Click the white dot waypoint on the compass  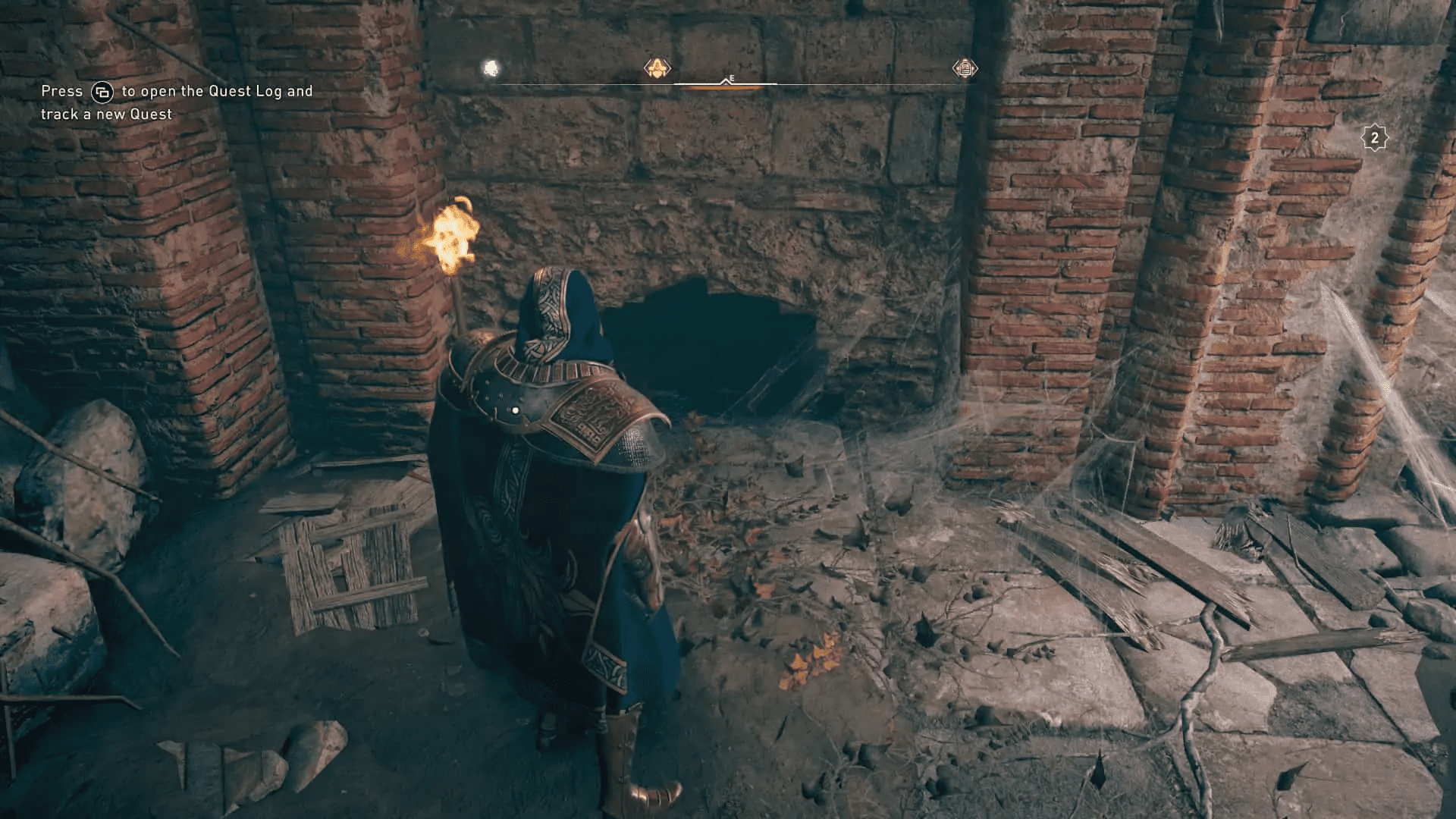pos(491,67)
